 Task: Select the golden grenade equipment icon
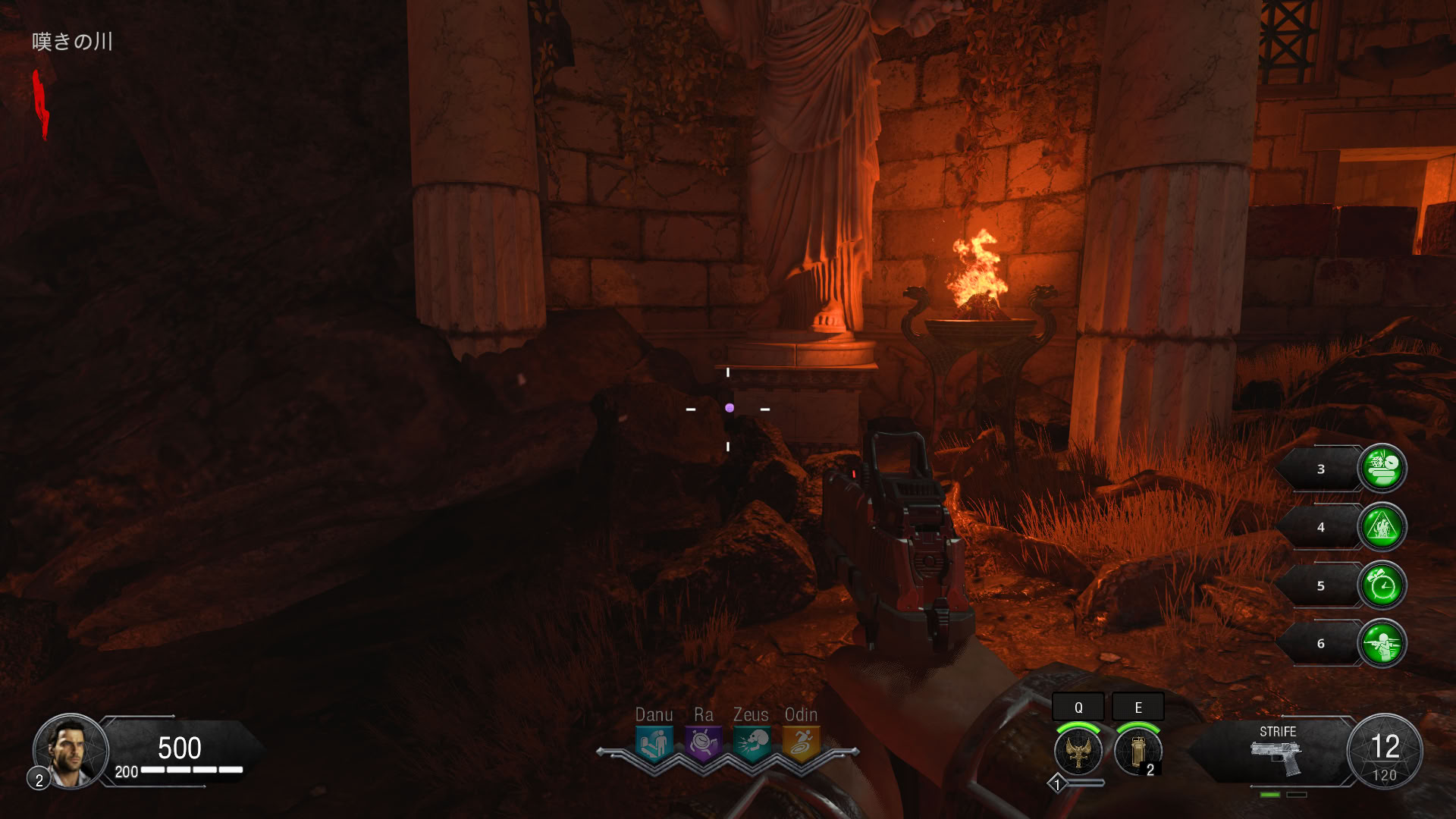(x=1137, y=752)
